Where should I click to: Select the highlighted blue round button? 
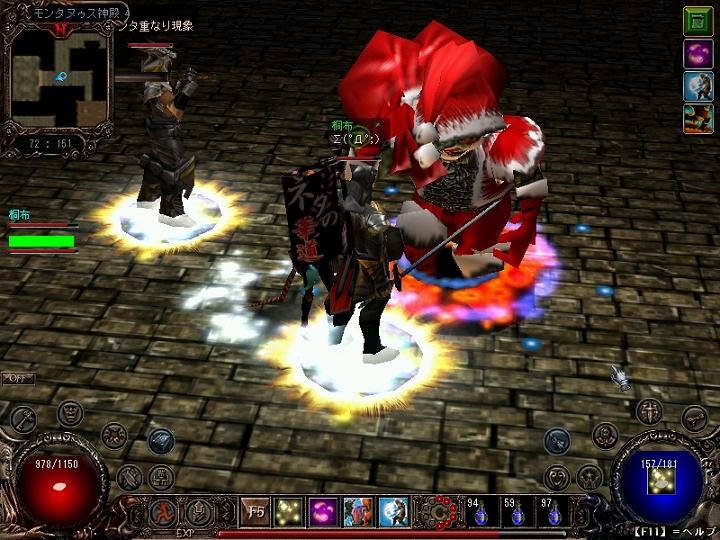[x=161, y=440]
